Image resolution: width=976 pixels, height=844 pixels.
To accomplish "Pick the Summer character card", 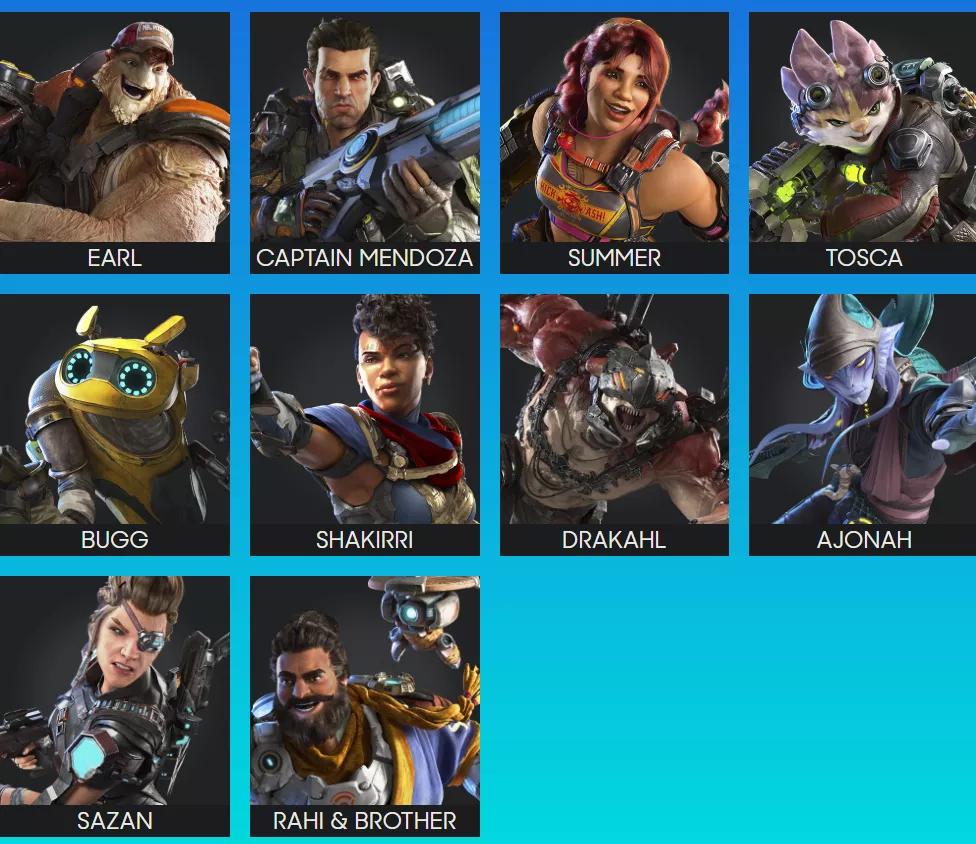I will point(614,142).
